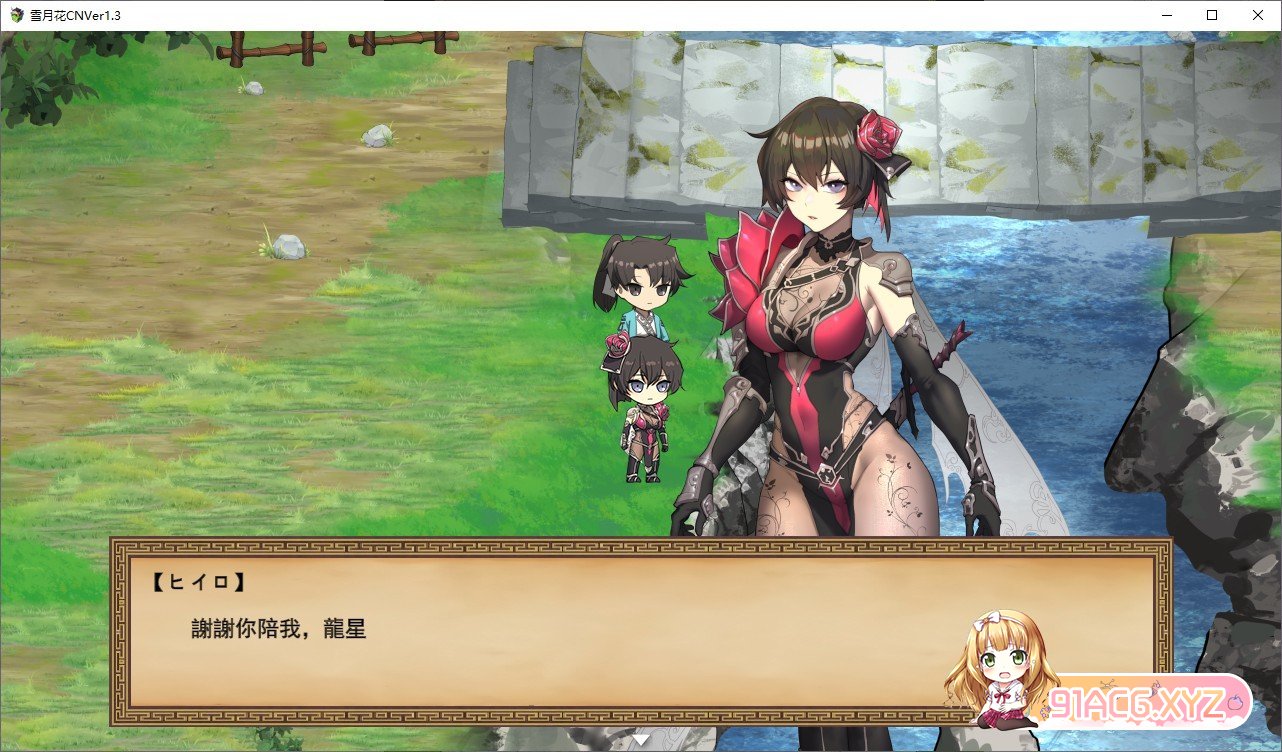The image size is (1282, 752).
Task: Advance dialogue via the white continue arrow
Action: pos(641,740)
